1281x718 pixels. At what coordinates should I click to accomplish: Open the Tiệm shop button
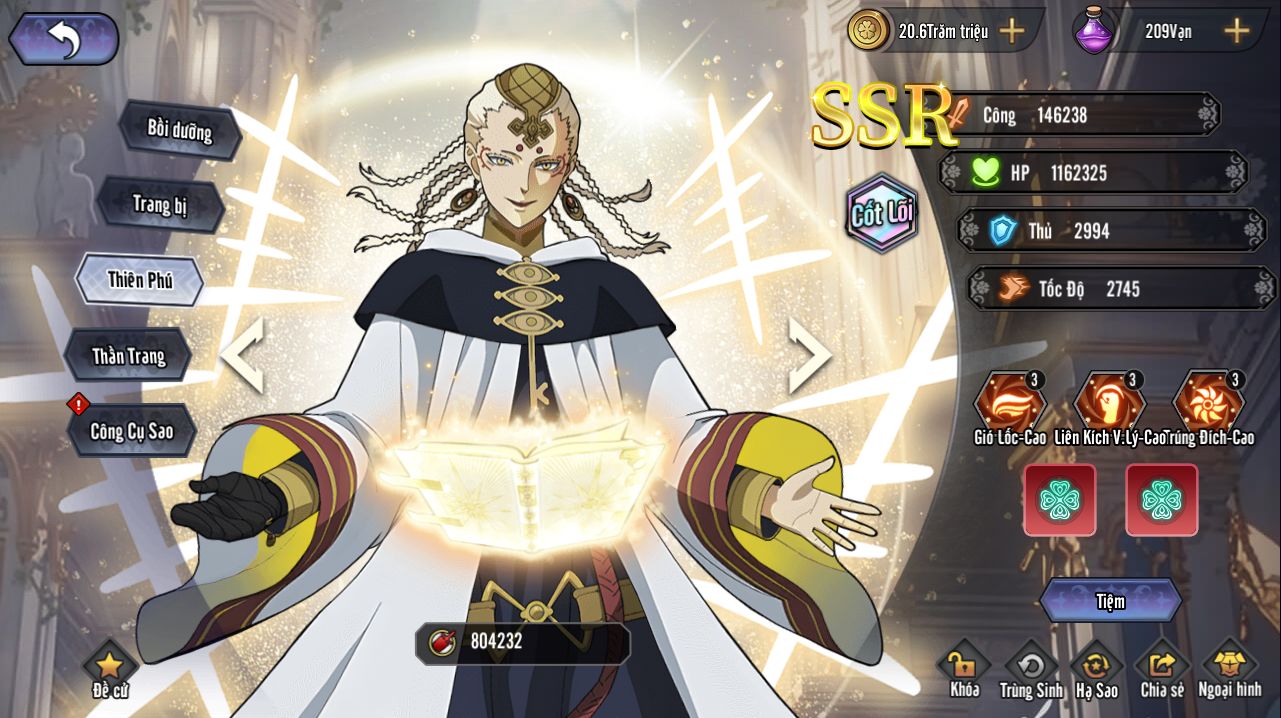click(x=1110, y=601)
